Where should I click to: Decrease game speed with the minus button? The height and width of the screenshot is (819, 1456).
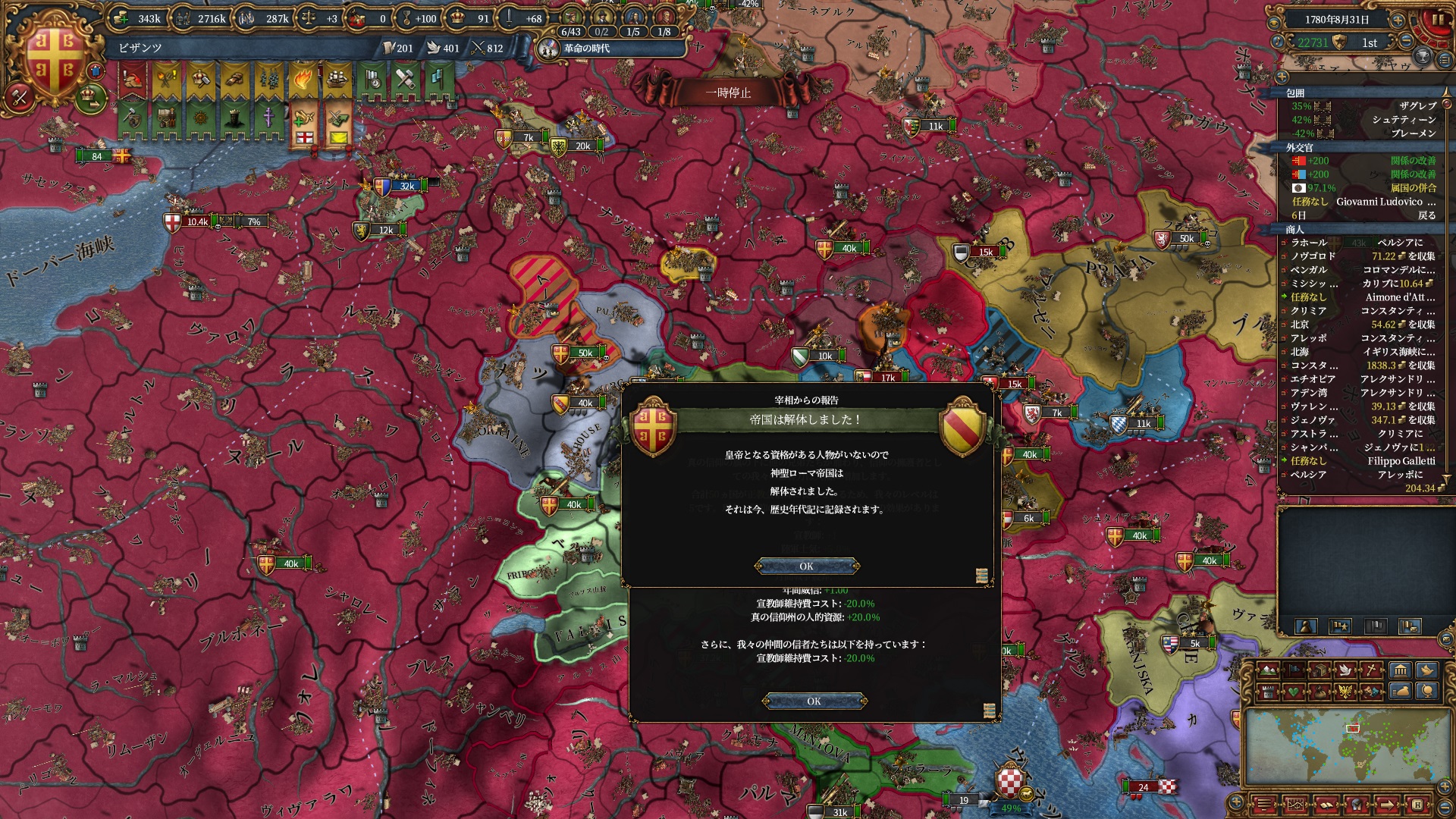(x=1407, y=42)
